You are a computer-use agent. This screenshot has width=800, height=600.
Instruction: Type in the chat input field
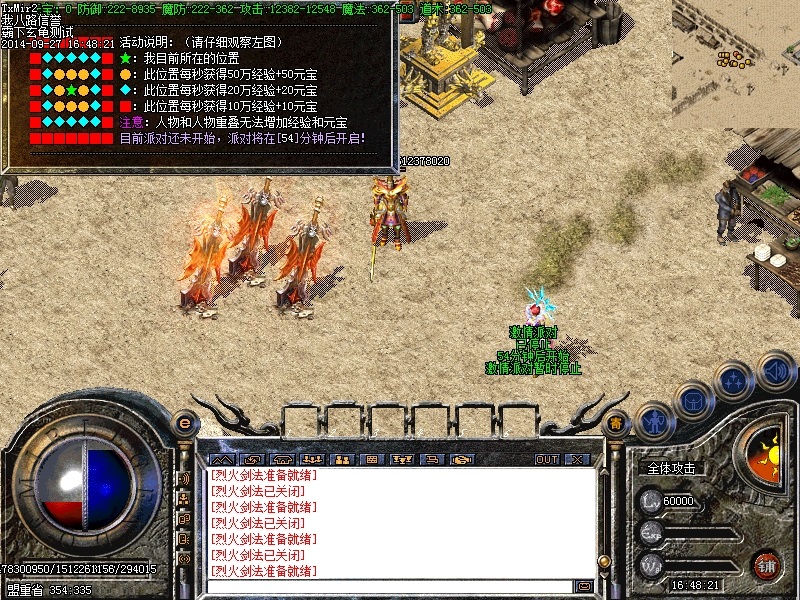tap(390, 586)
